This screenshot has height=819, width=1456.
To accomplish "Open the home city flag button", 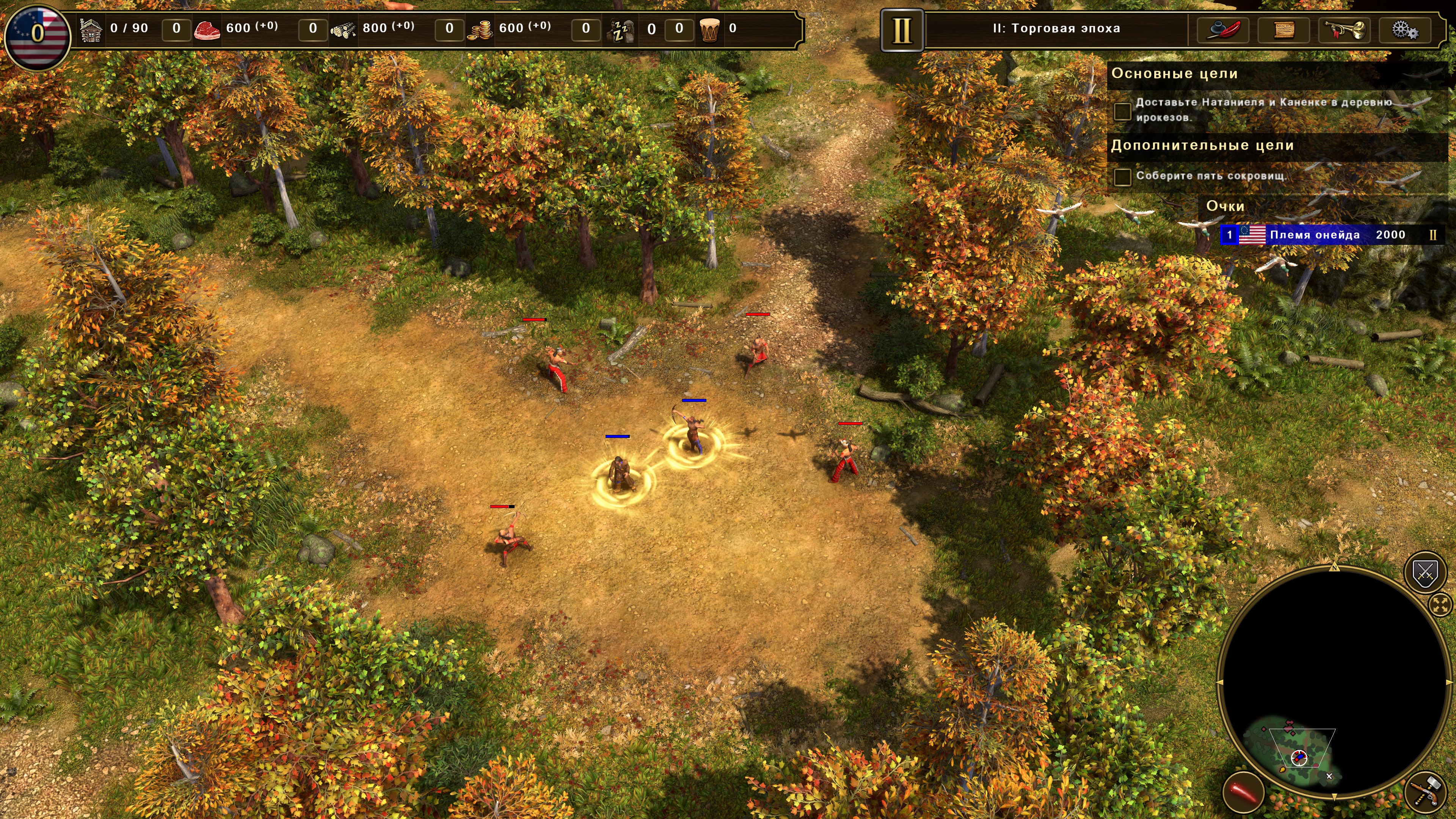I will [37, 34].
